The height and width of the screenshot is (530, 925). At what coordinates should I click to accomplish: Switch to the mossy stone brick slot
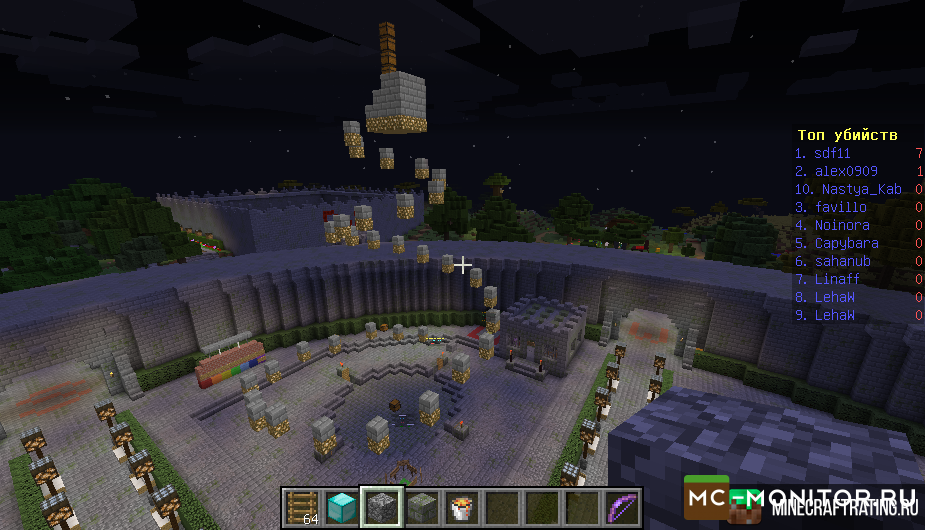point(421,508)
